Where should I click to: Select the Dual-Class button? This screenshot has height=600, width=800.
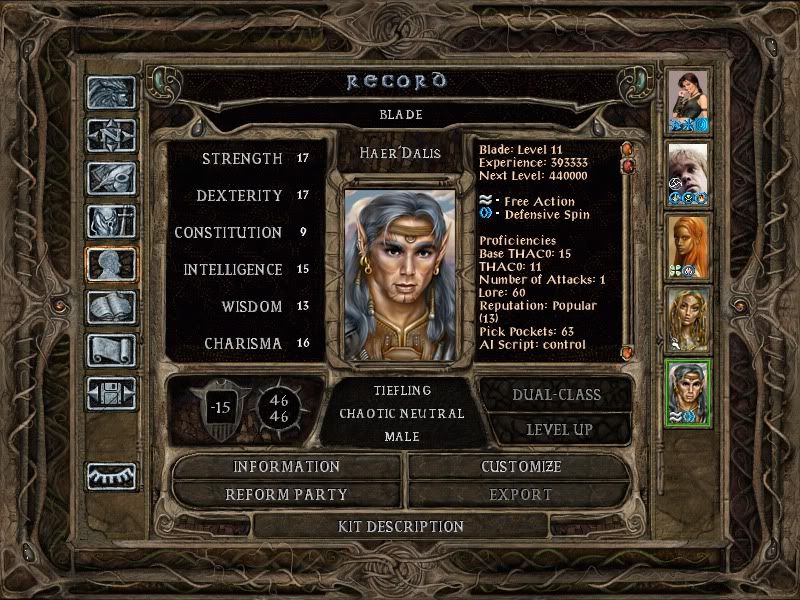[556, 394]
